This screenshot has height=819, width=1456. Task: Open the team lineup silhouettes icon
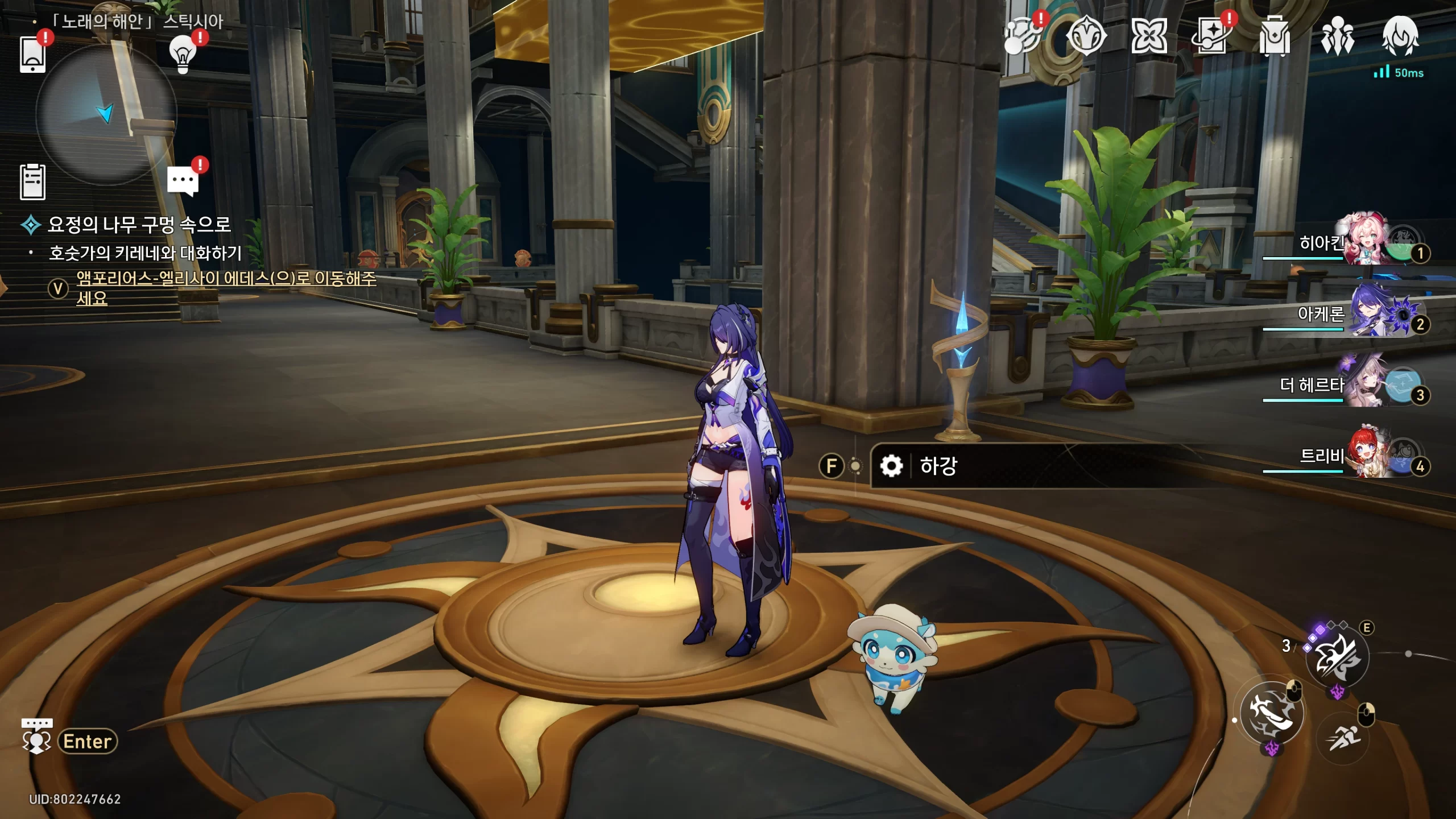pyautogui.click(x=1337, y=36)
